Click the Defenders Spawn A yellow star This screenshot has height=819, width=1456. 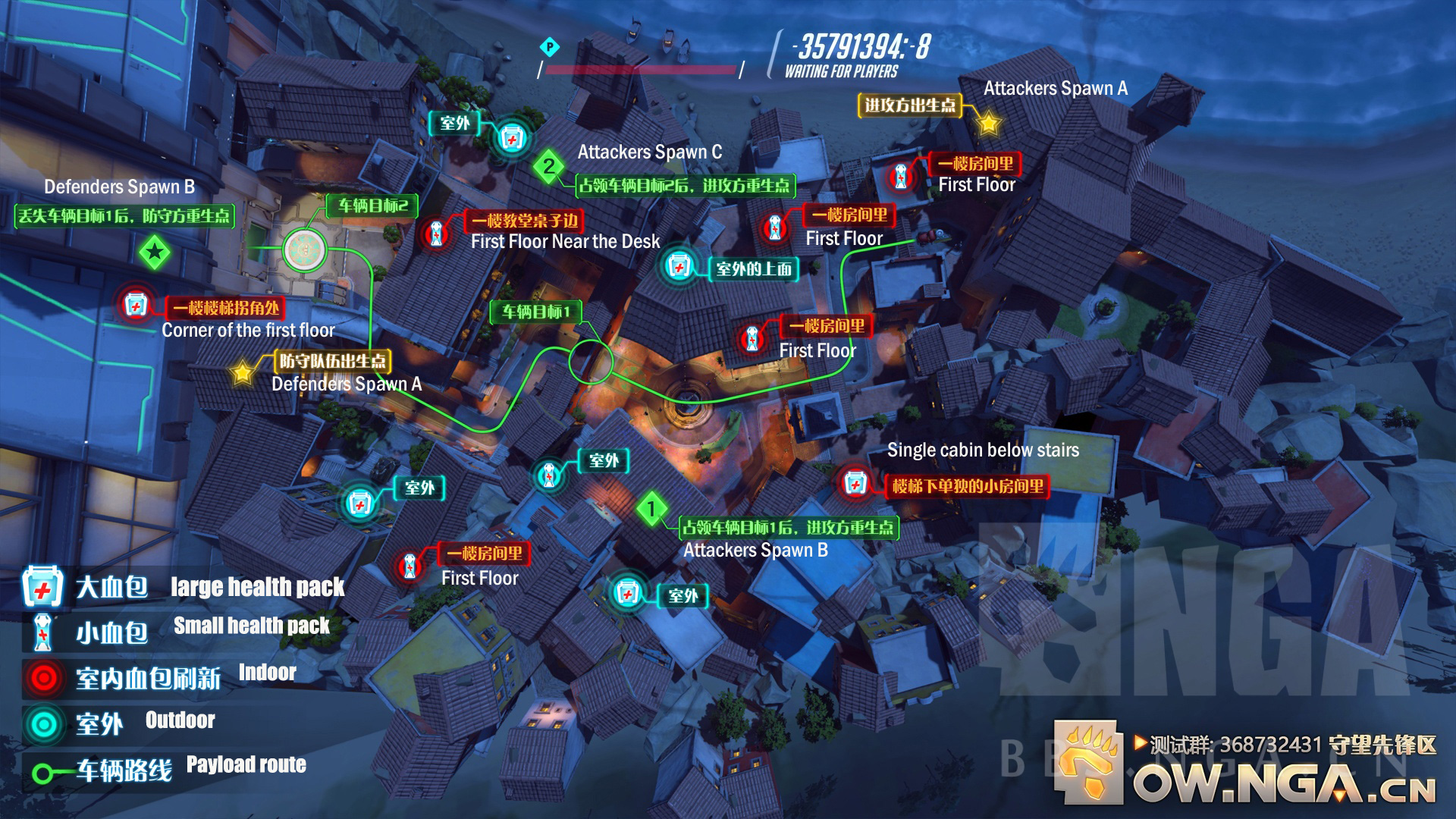coord(243,372)
